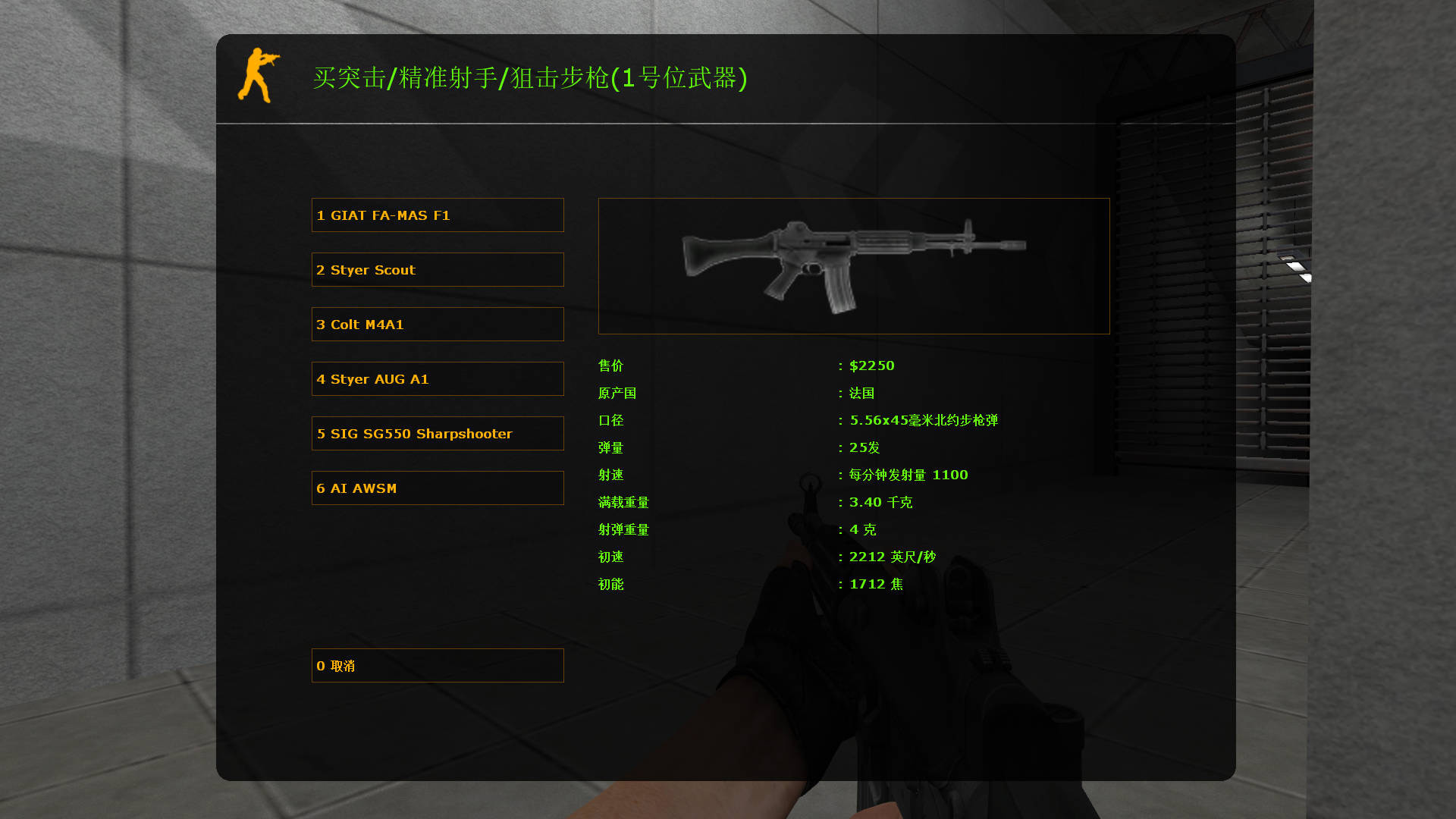This screenshot has width=1456, height=819.
Task: Select the 1 GIAT FA-MAS F1 weapon
Action: [x=438, y=215]
